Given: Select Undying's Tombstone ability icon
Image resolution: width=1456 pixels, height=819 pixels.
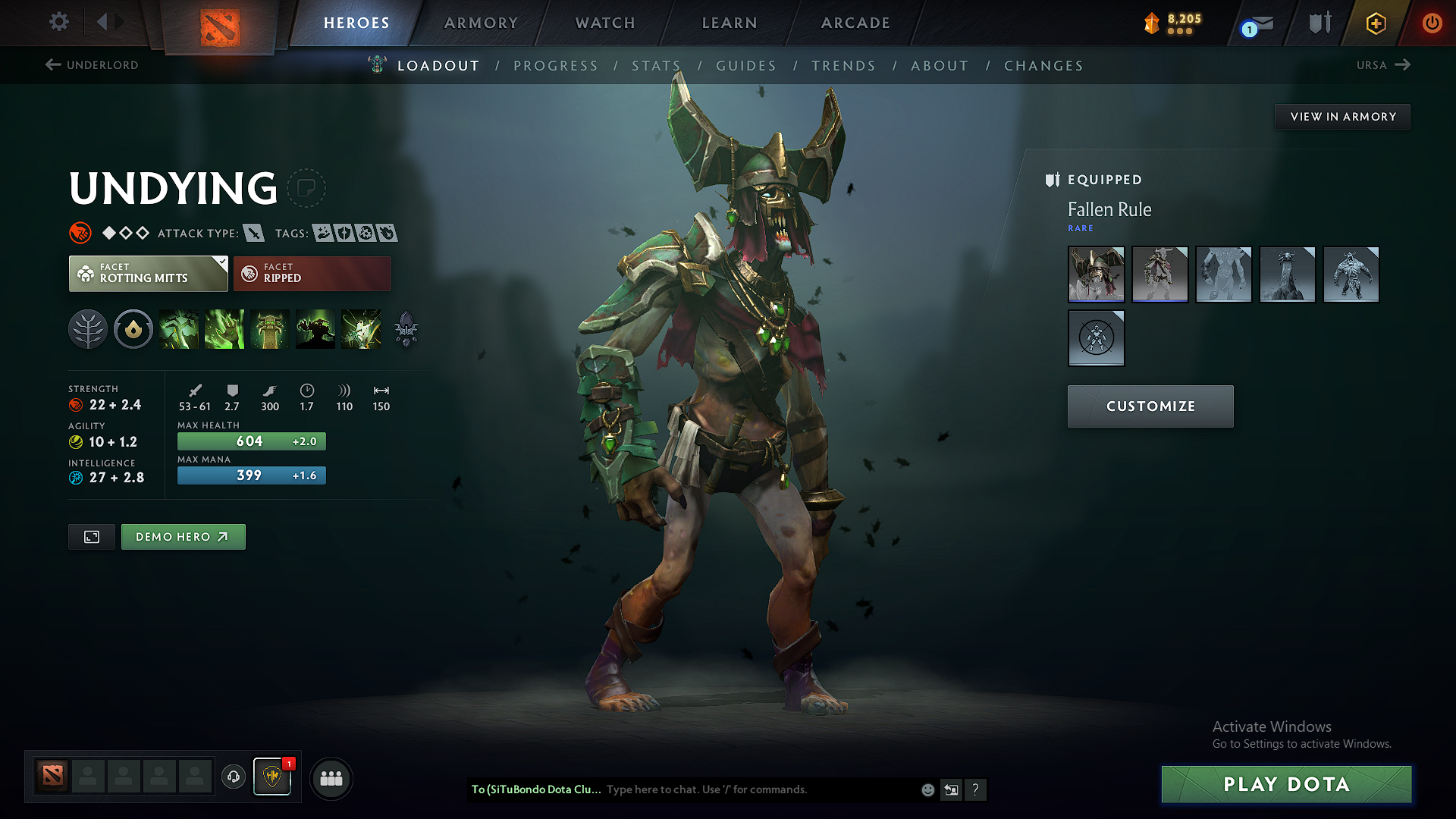Looking at the screenshot, I should pyautogui.click(x=270, y=329).
